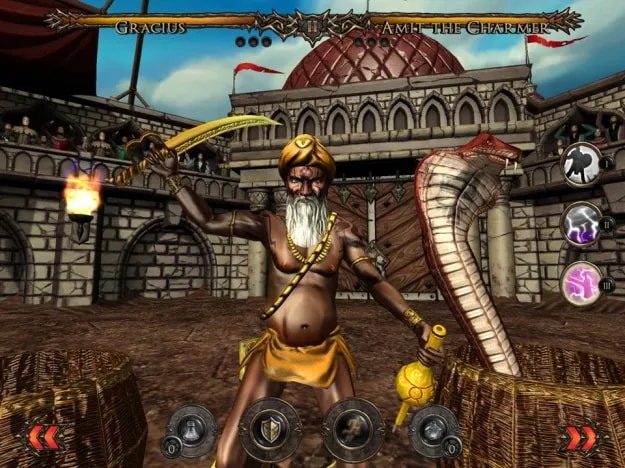The image size is (625, 468).
Task: Use the right potion flask
Action: coord(432,428)
